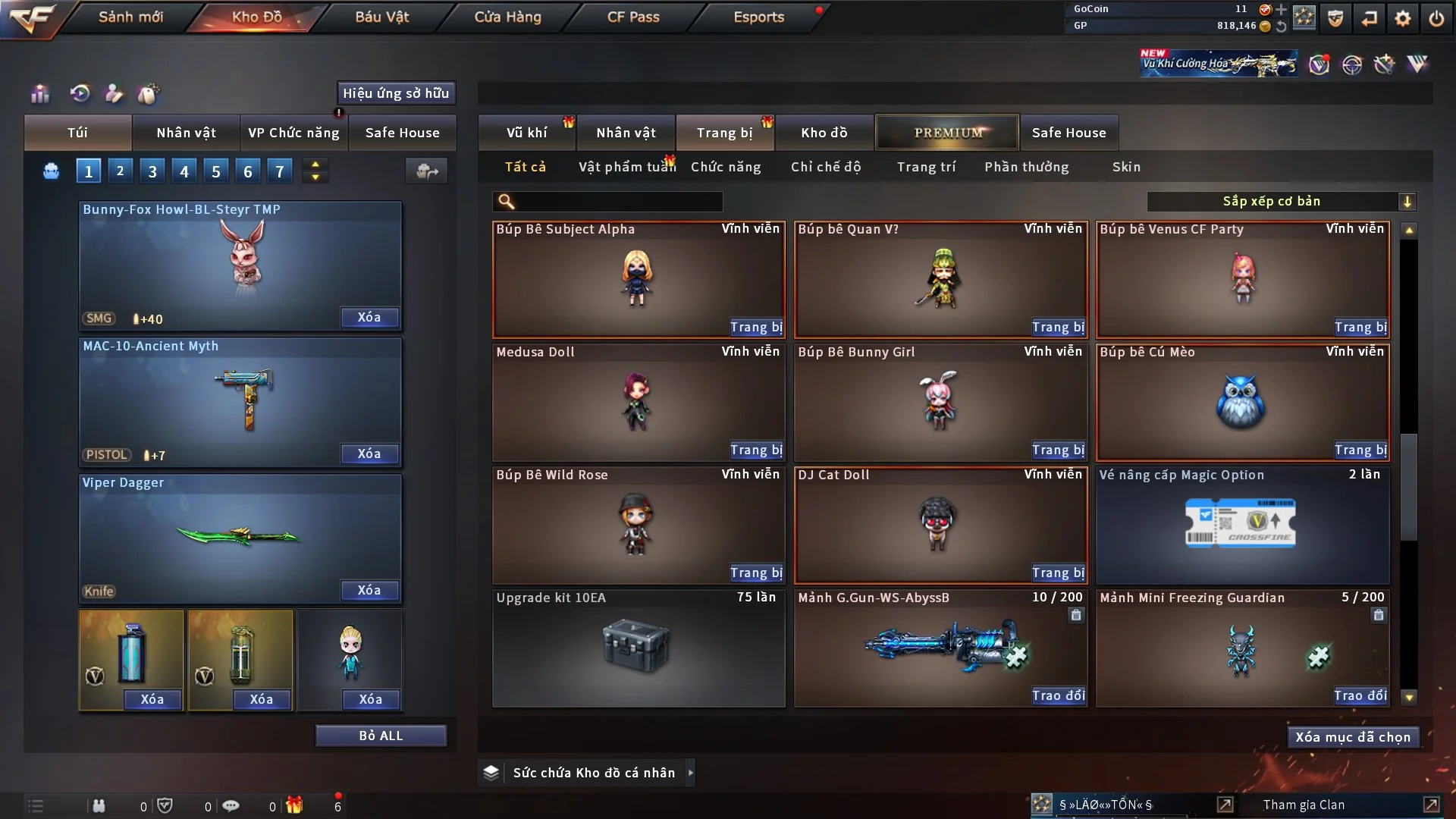The width and height of the screenshot is (1456, 819).
Task: Go to the CF Pass menu
Action: [x=633, y=17]
